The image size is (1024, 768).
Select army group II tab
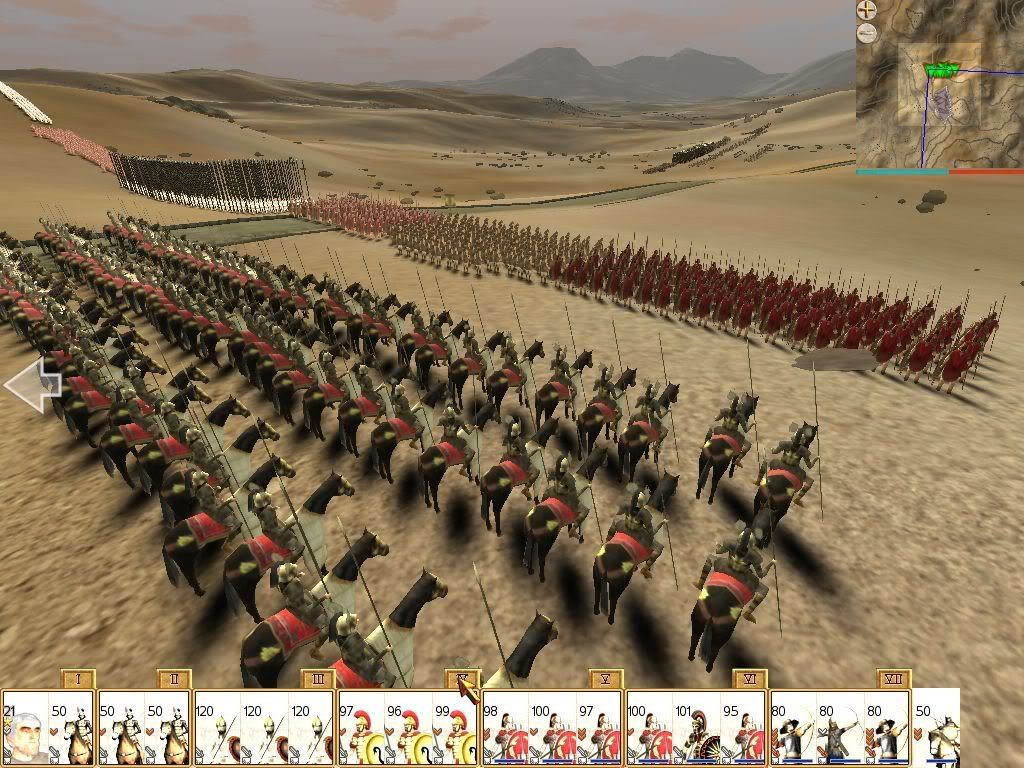174,679
